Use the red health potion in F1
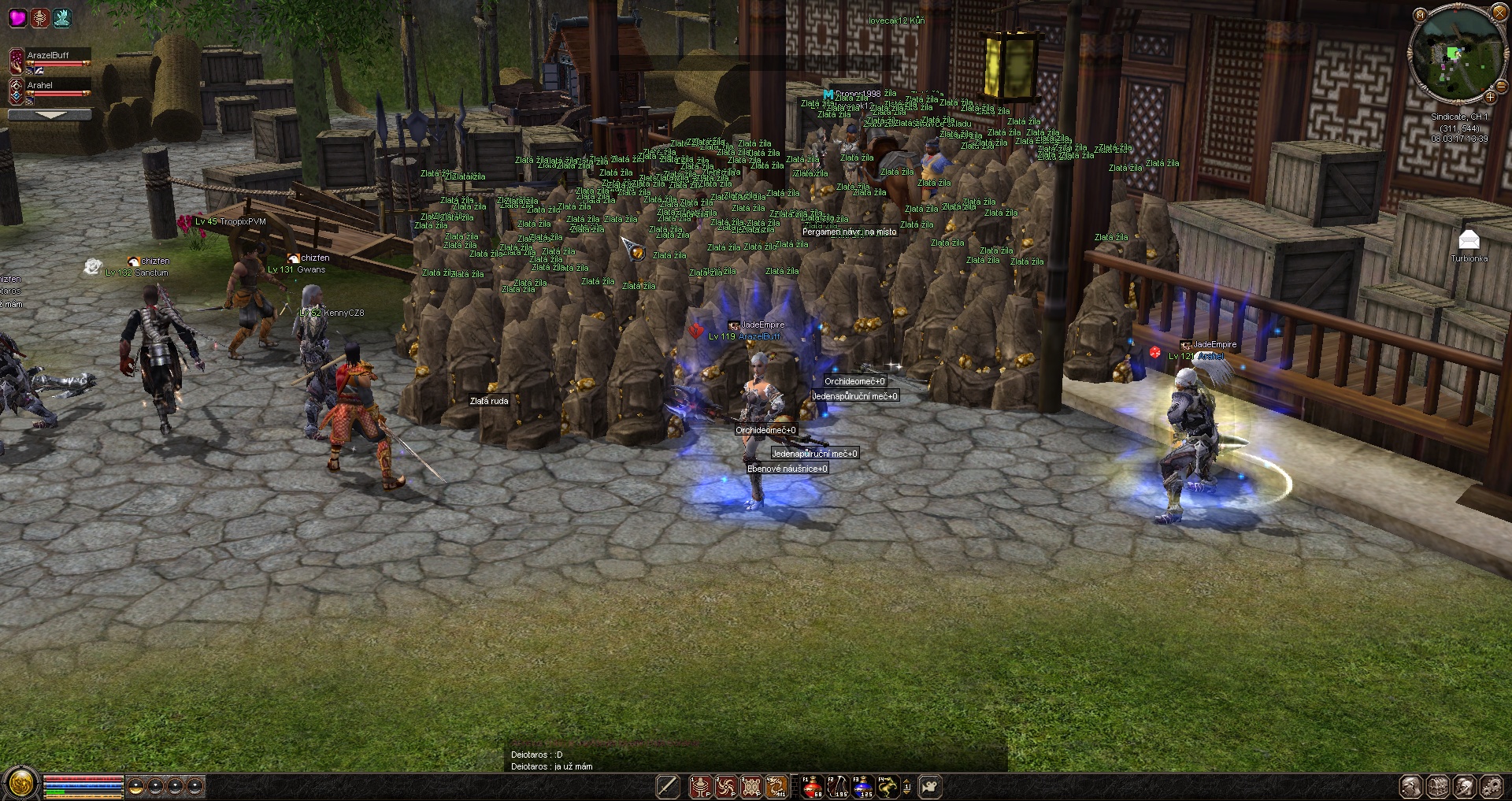This screenshot has width=1512, height=801. pyautogui.click(x=812, y=786)
